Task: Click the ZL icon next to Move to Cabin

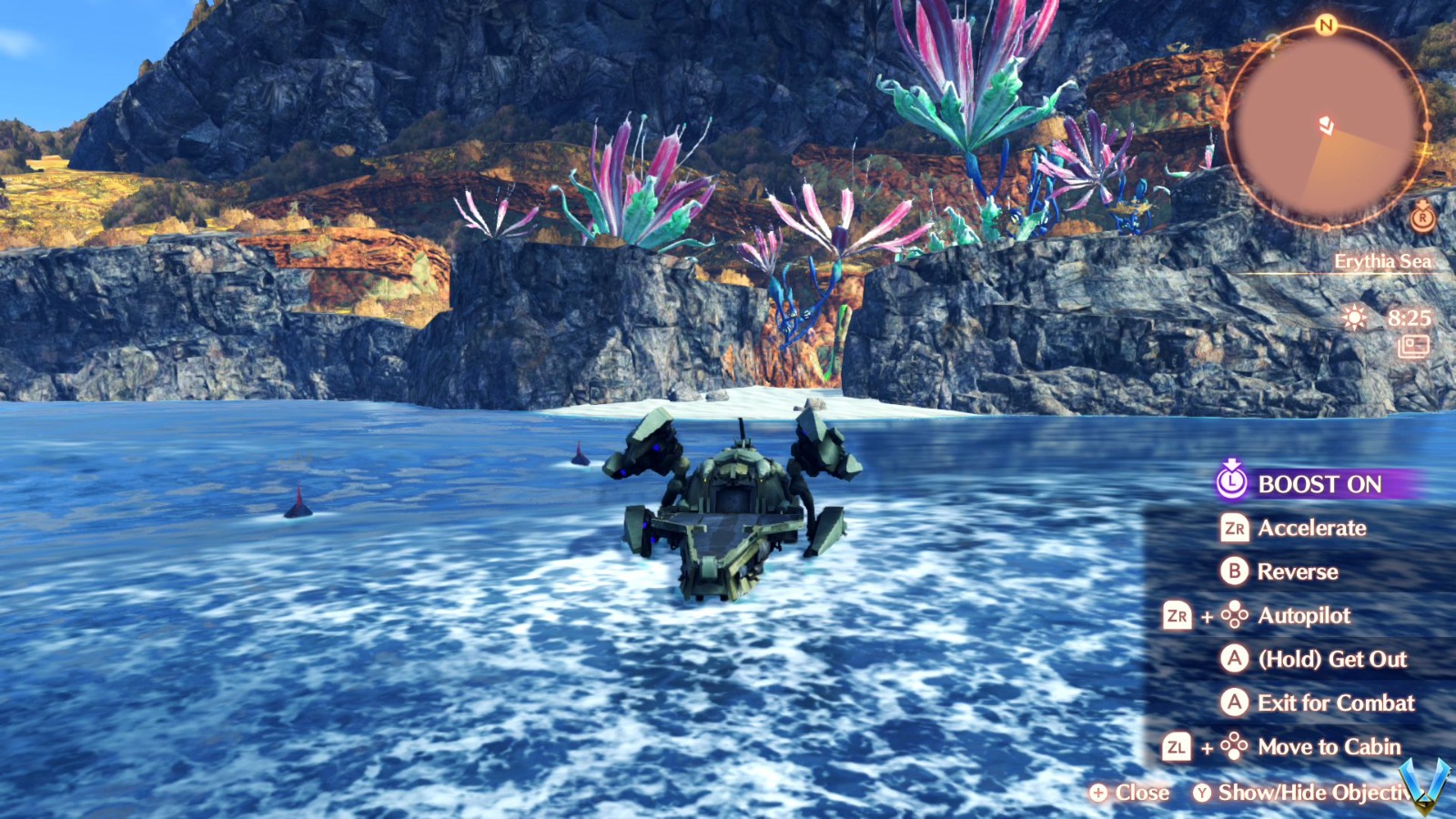Action: point(1178,747)
